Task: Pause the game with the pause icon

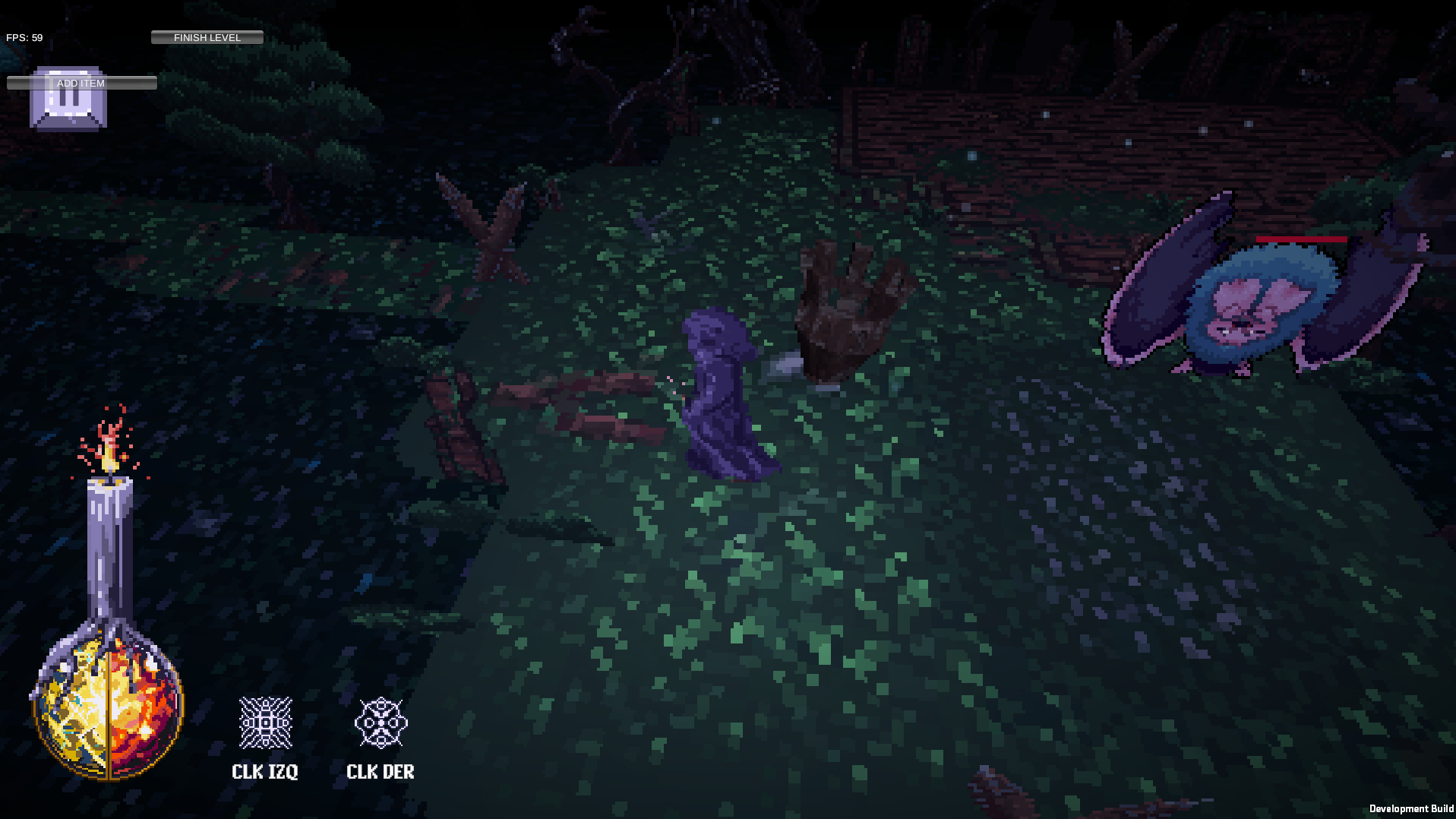Action: click(68, 106)
